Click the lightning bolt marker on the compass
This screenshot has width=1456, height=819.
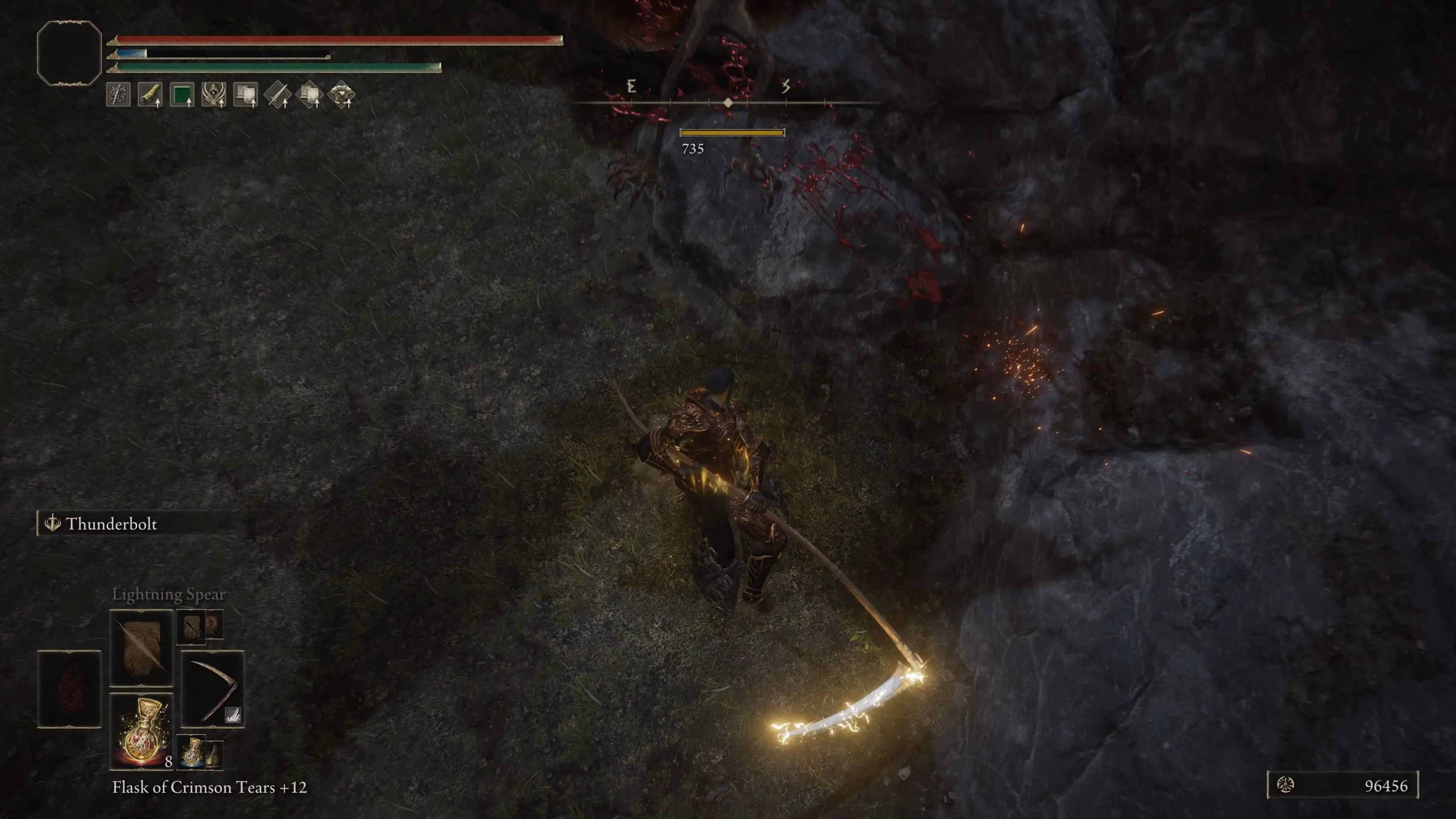click(x=786, y=86)
